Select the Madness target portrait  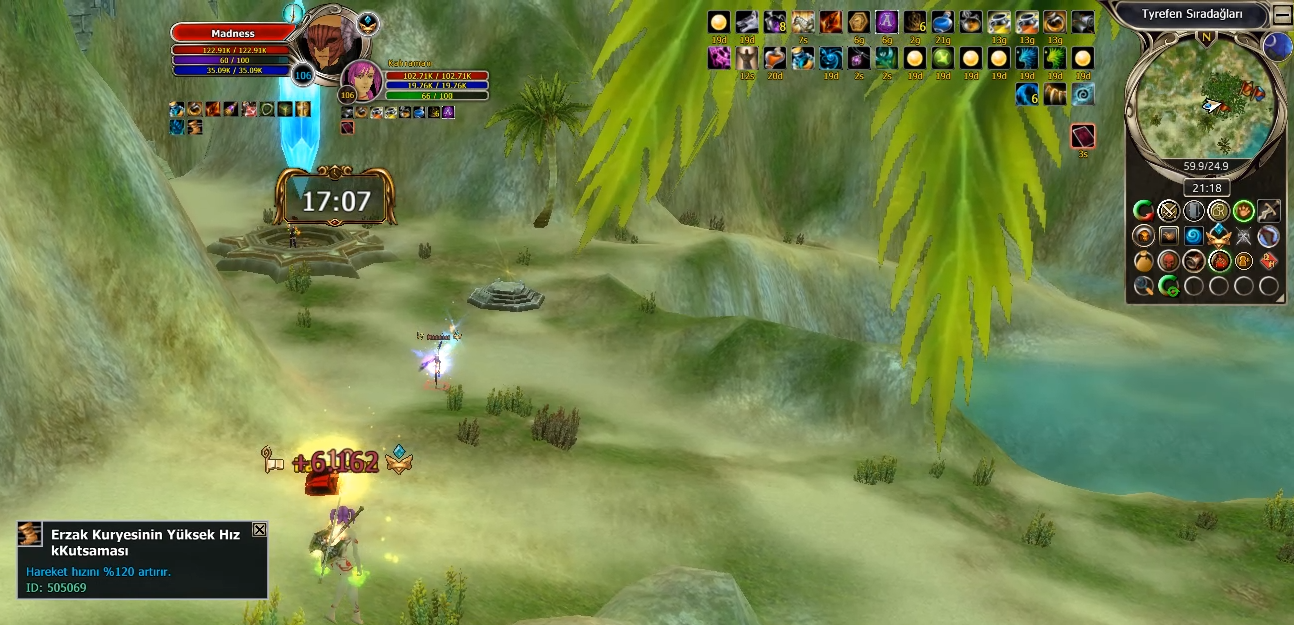(330, 45)
